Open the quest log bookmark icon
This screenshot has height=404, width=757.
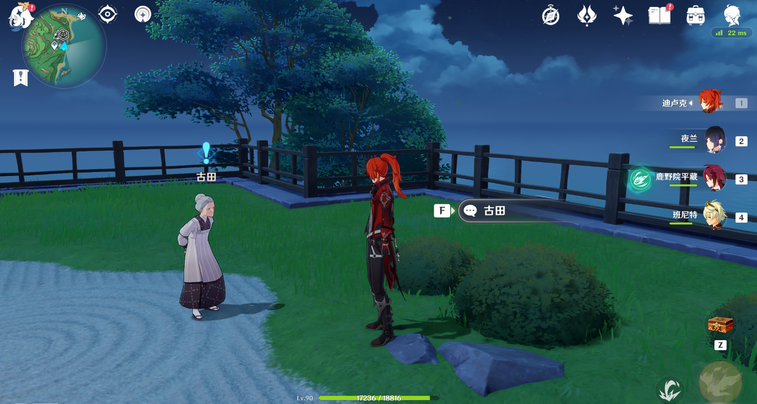[x=20, y=77]
